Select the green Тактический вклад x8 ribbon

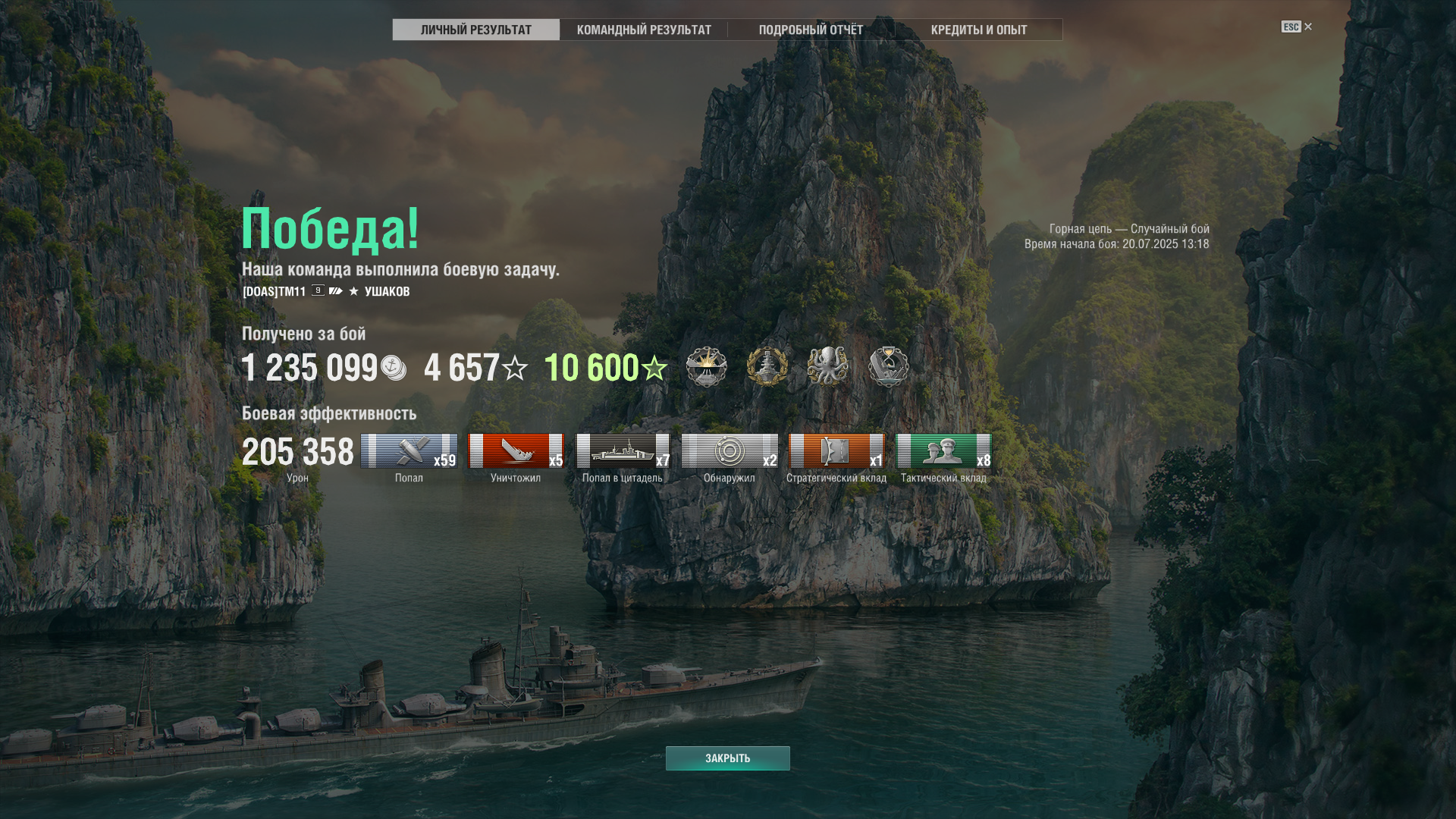(x=943, y=451)
